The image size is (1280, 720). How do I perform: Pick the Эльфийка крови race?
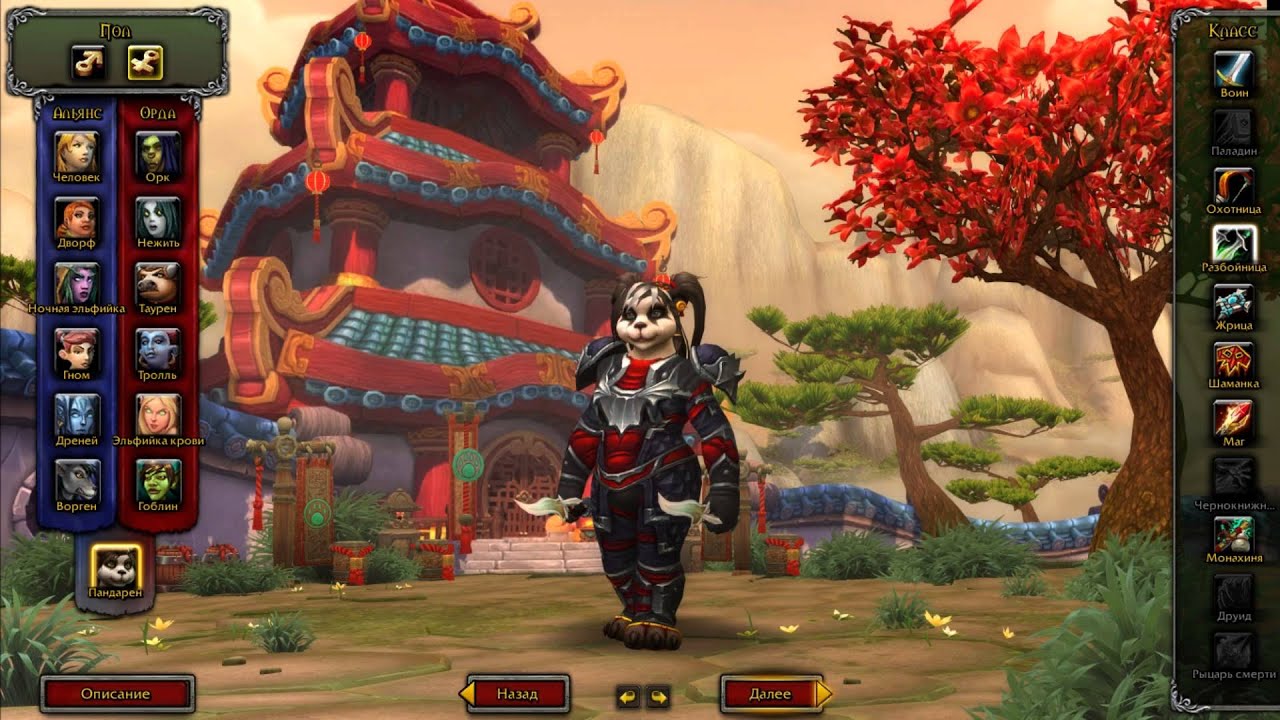pyautogui.click(x=158, y=415)
